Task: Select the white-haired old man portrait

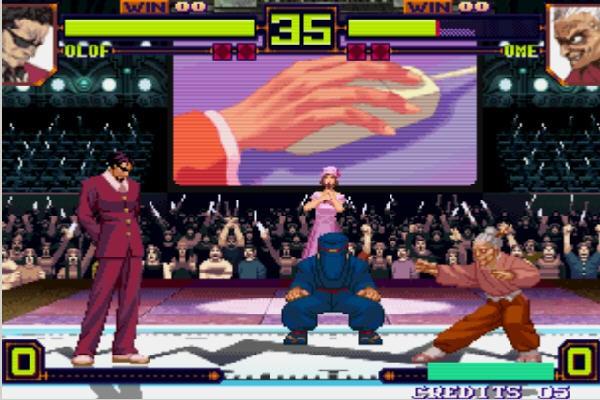Action: click(573, 42)
